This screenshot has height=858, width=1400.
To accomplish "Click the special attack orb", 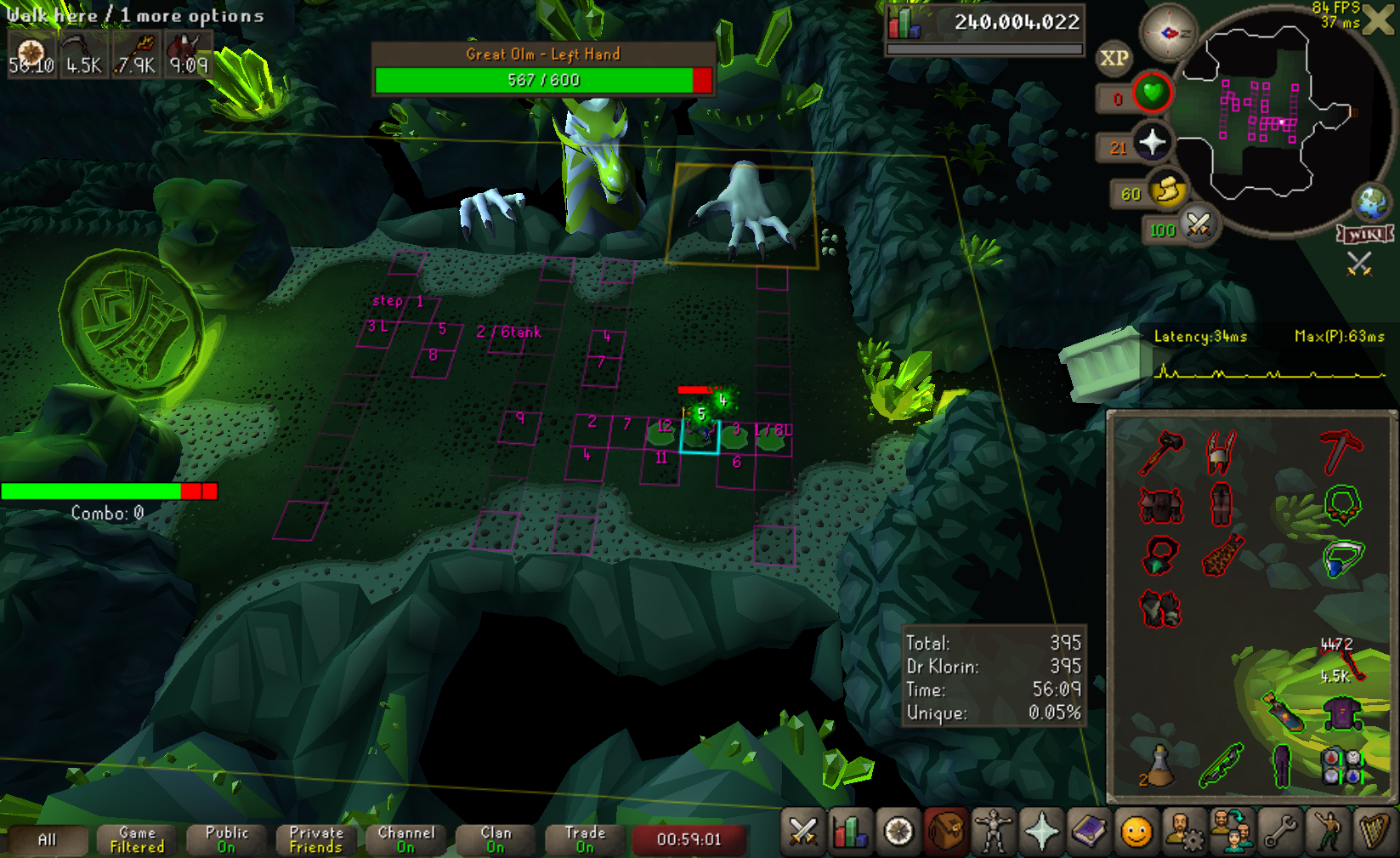I will click(1199, 225).
